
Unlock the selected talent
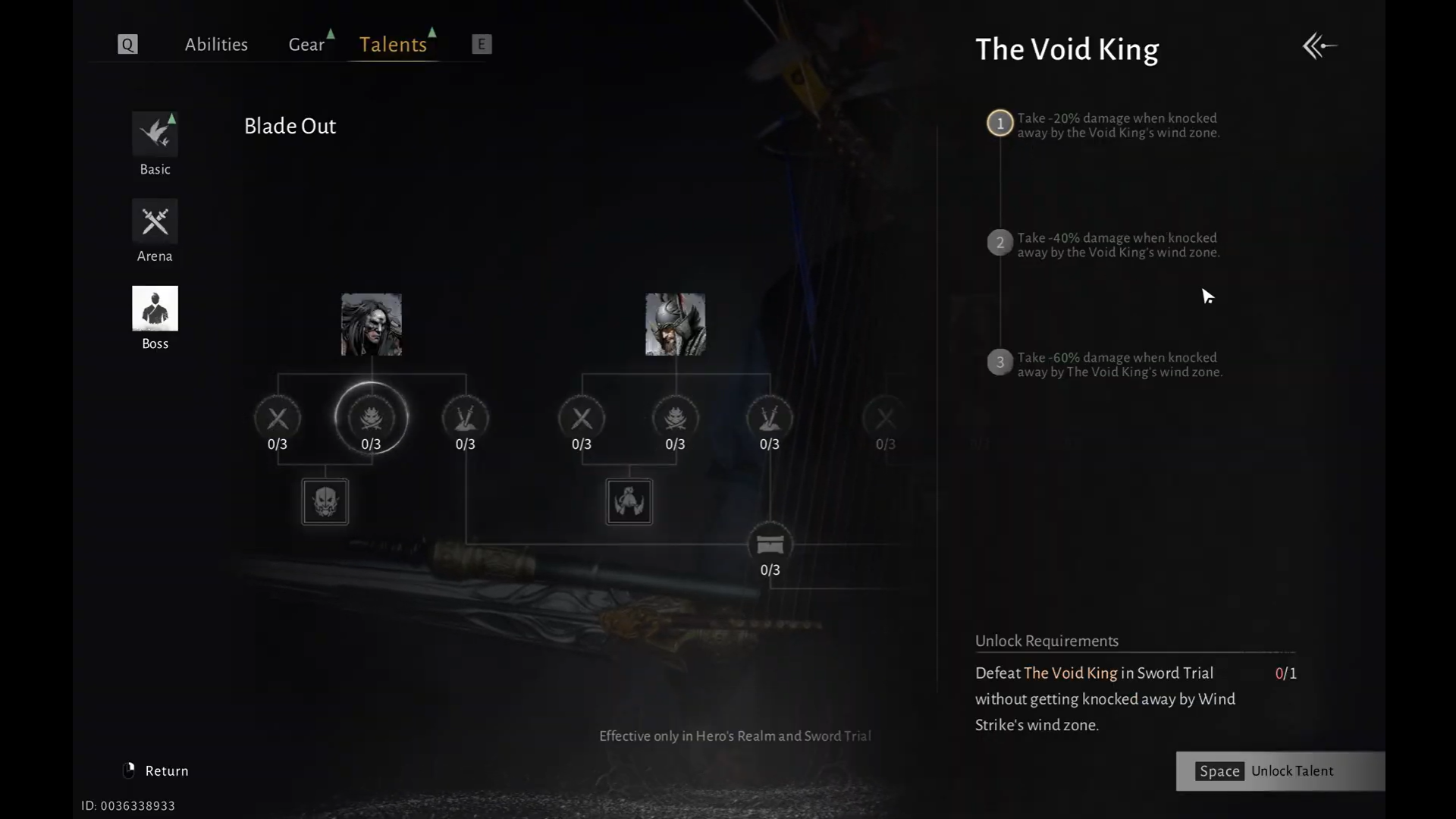coord(1280,771)
